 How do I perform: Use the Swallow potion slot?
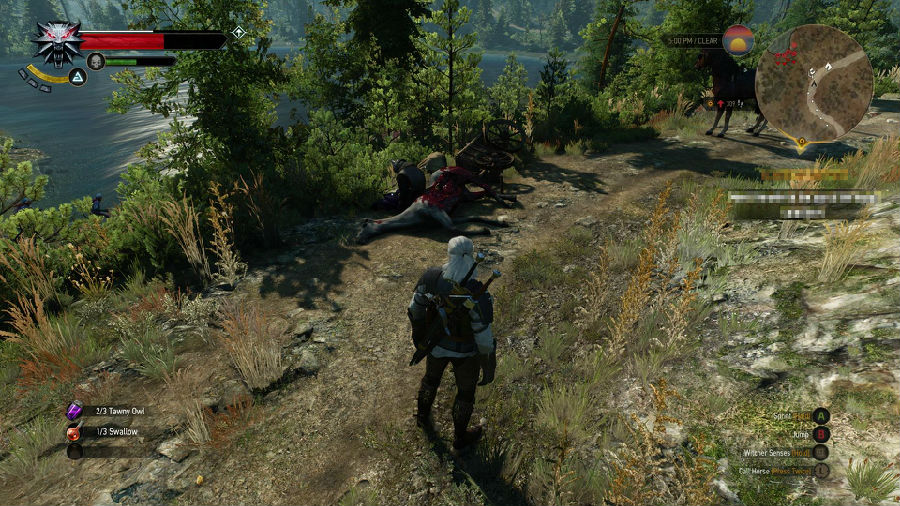point(75,432)
